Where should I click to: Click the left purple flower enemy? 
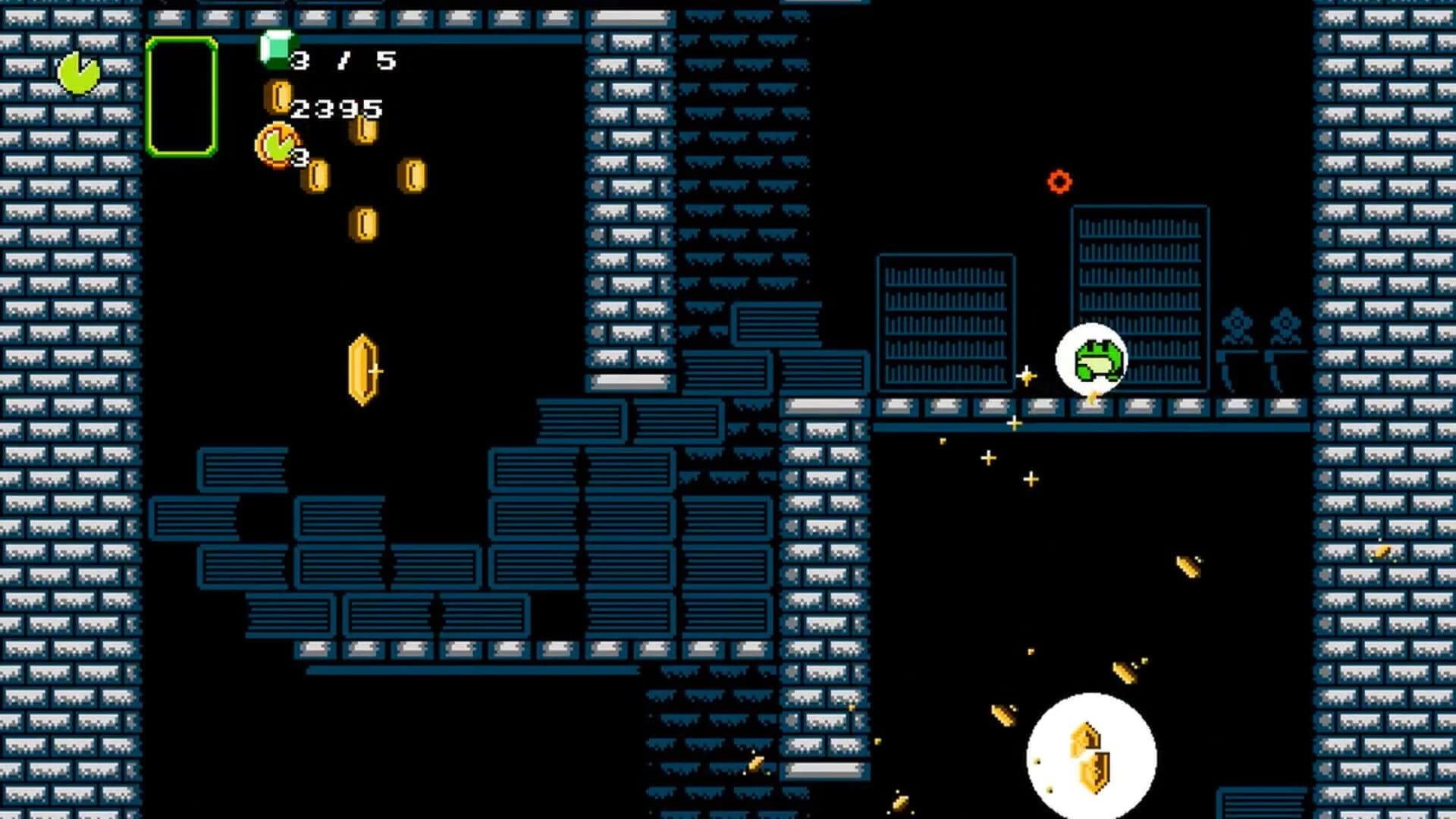[1236, 325]
